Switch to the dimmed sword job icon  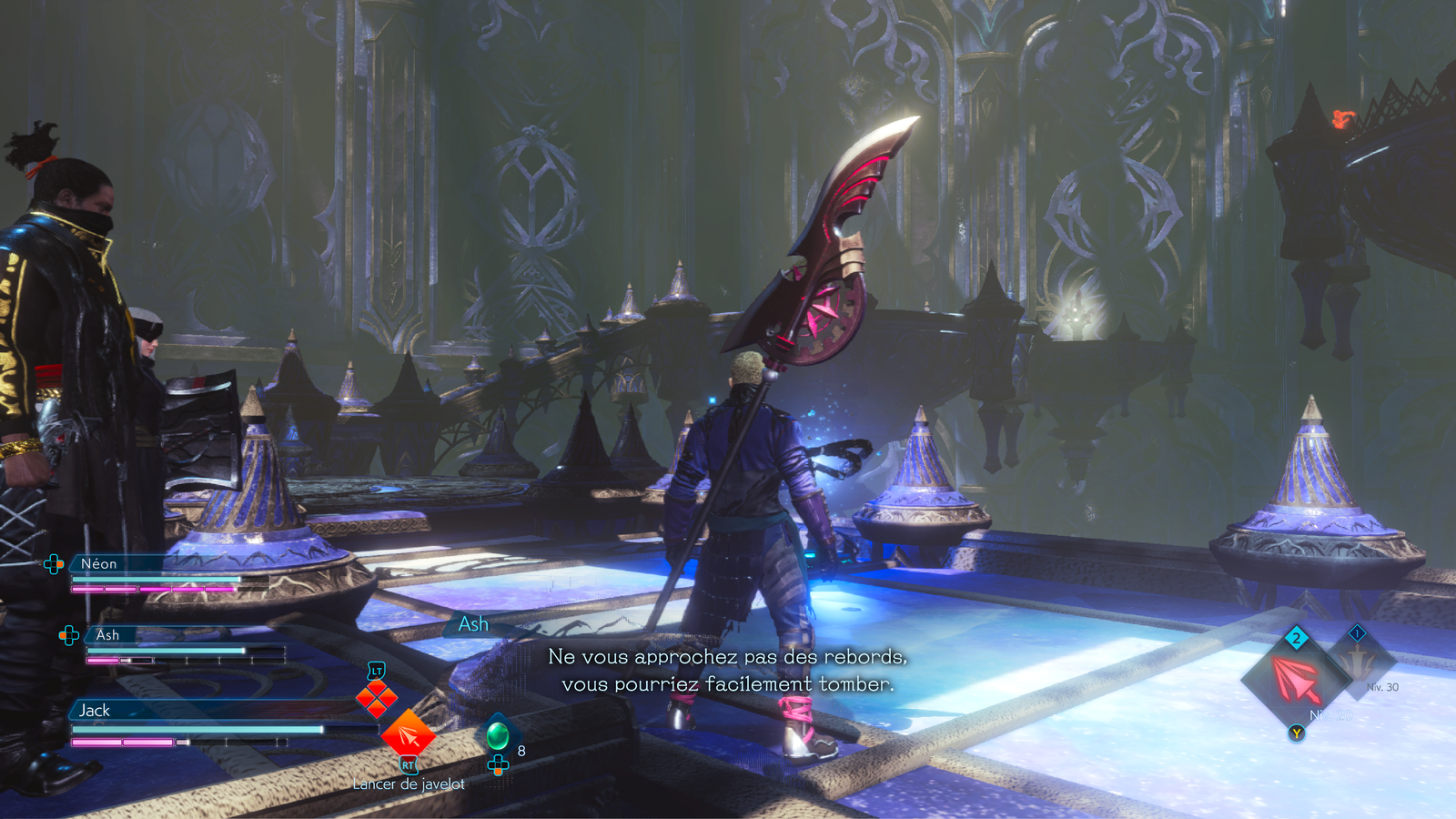(x=1360, y=662)
